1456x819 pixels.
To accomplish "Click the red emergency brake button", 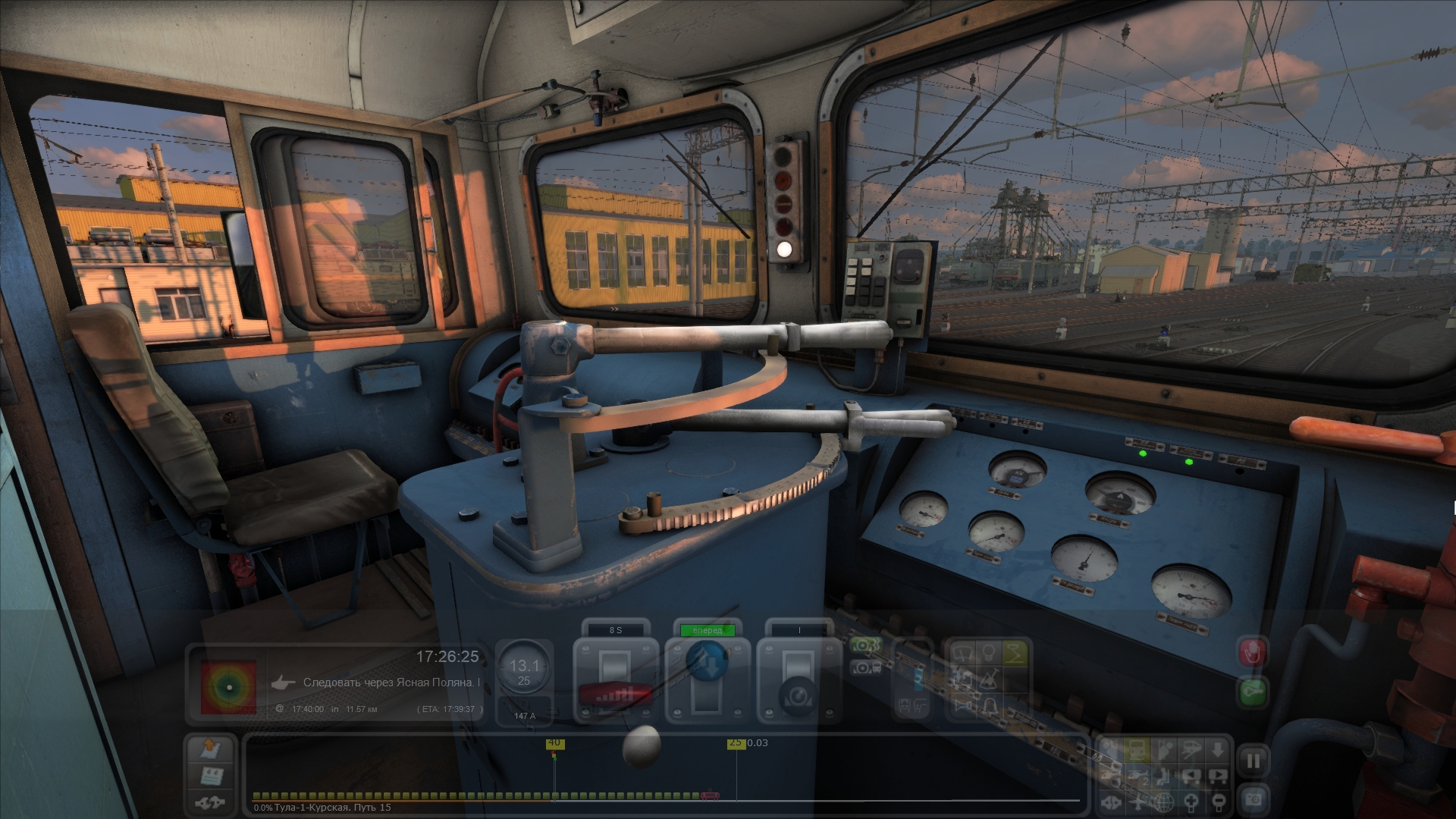I will 1252,652.
